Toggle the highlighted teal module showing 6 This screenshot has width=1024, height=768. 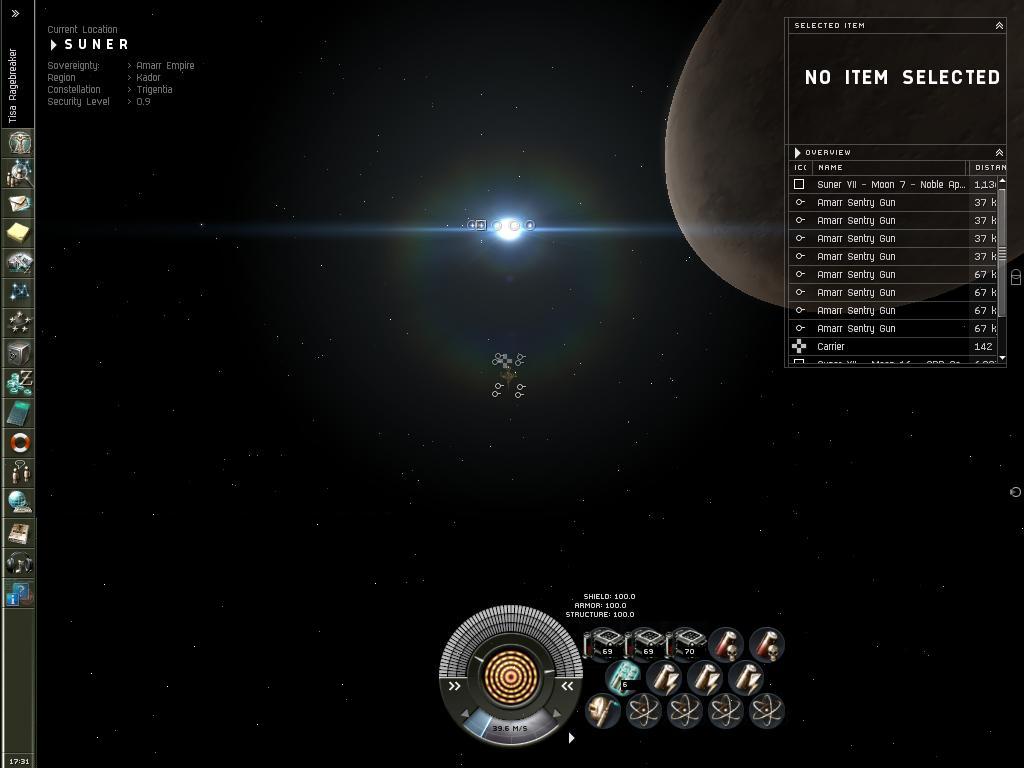[623, 677]
